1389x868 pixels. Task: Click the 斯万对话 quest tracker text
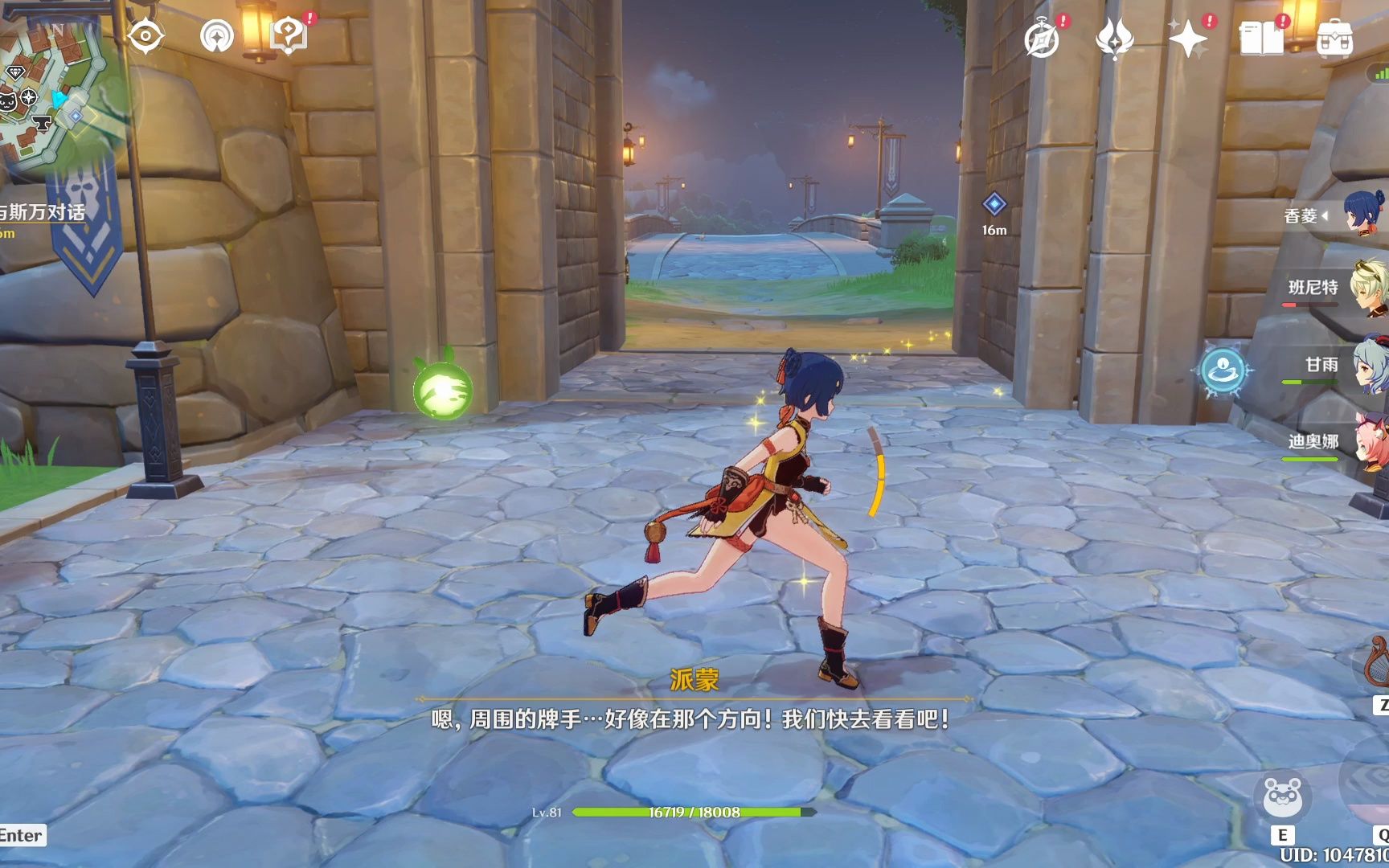click(44, 212)
